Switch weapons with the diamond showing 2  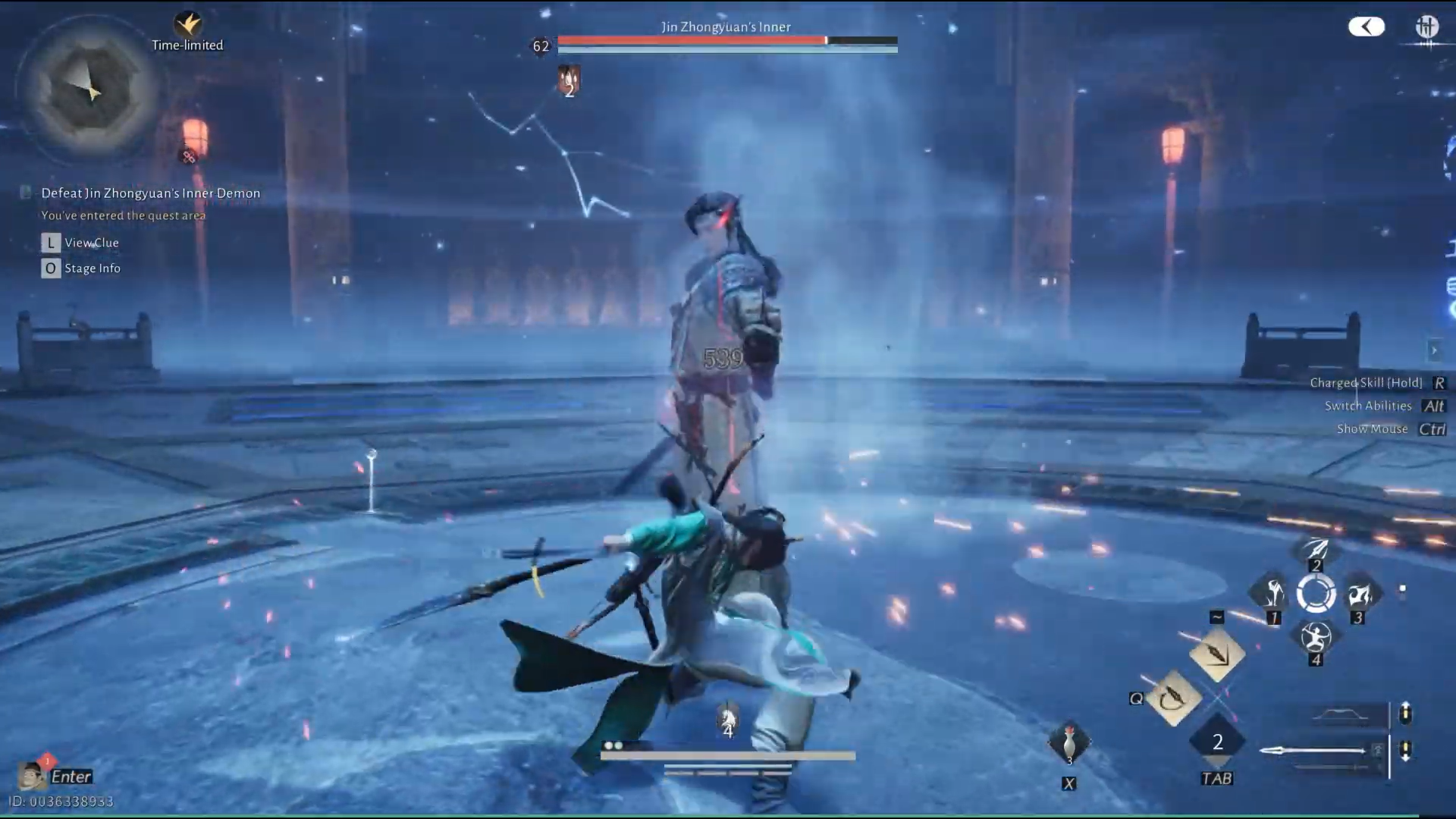[x=1217, y=742]
